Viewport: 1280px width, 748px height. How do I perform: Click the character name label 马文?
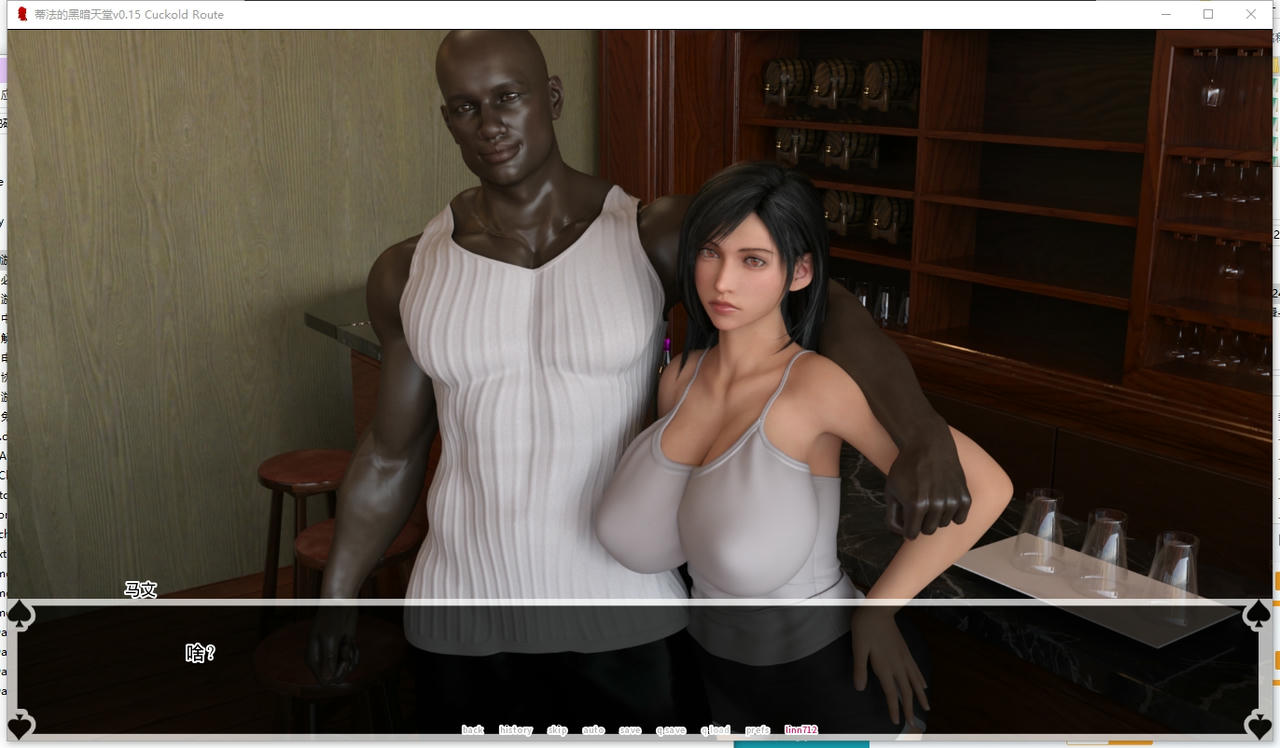(x=139, y=590)
